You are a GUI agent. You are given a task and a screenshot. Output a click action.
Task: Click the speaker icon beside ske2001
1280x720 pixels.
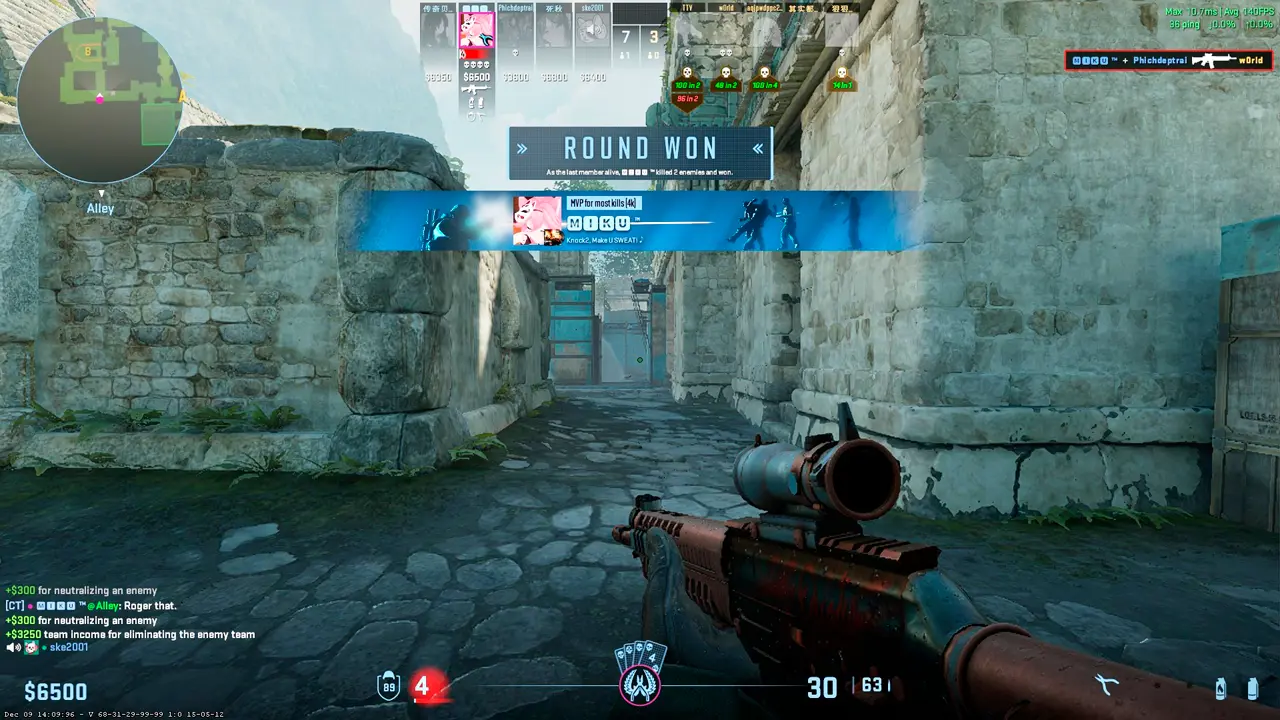click(x=13, y=648)
